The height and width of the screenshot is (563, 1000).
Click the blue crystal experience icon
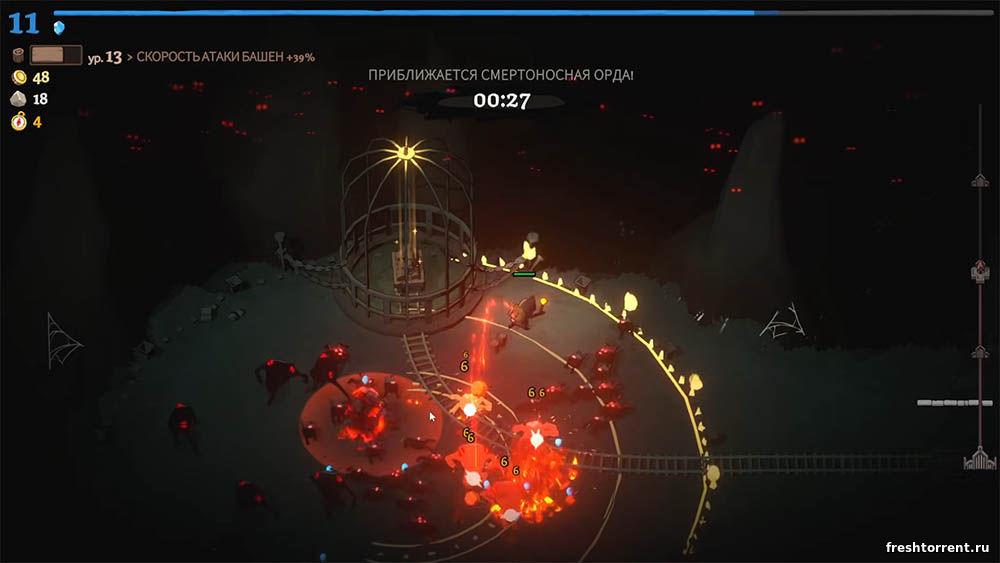tap(59, 27)
